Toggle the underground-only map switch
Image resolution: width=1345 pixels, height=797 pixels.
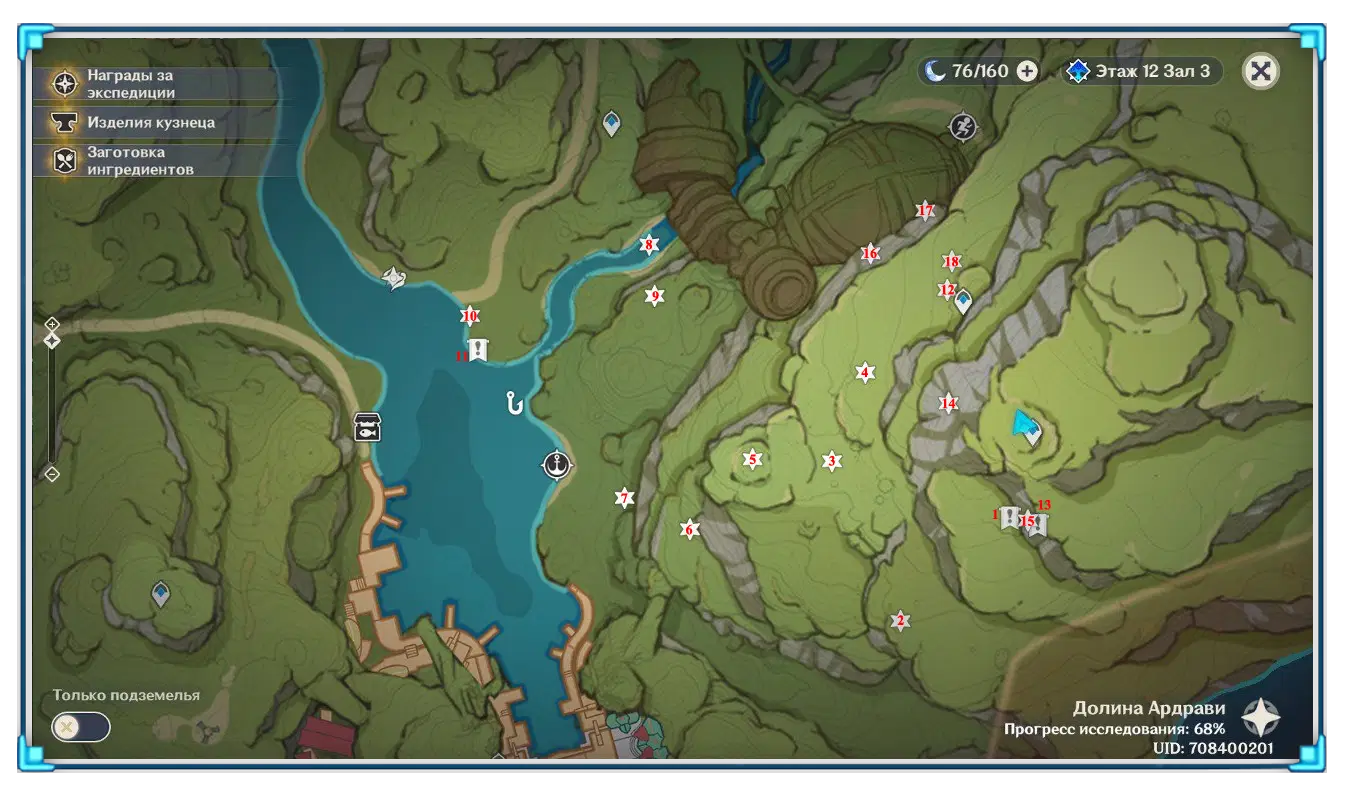[x=80, y=727]
